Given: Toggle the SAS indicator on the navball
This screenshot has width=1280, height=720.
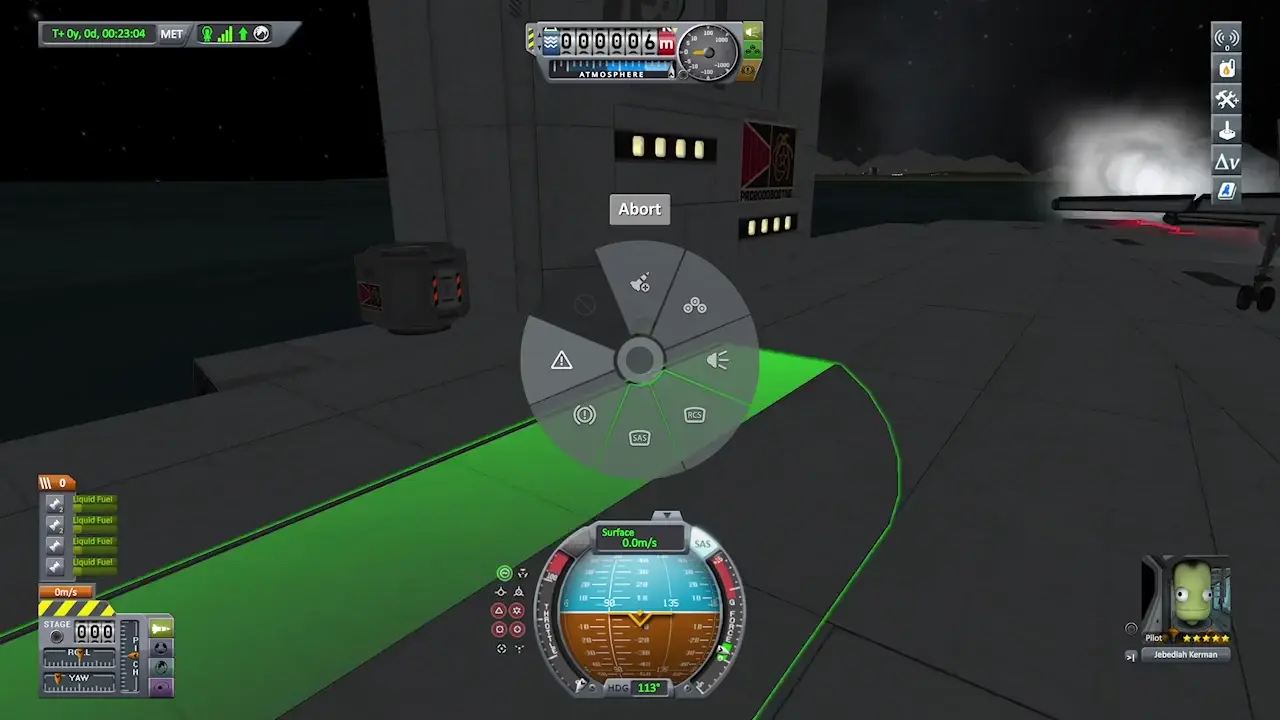Looking at the screenshot, I should [702, 545].
